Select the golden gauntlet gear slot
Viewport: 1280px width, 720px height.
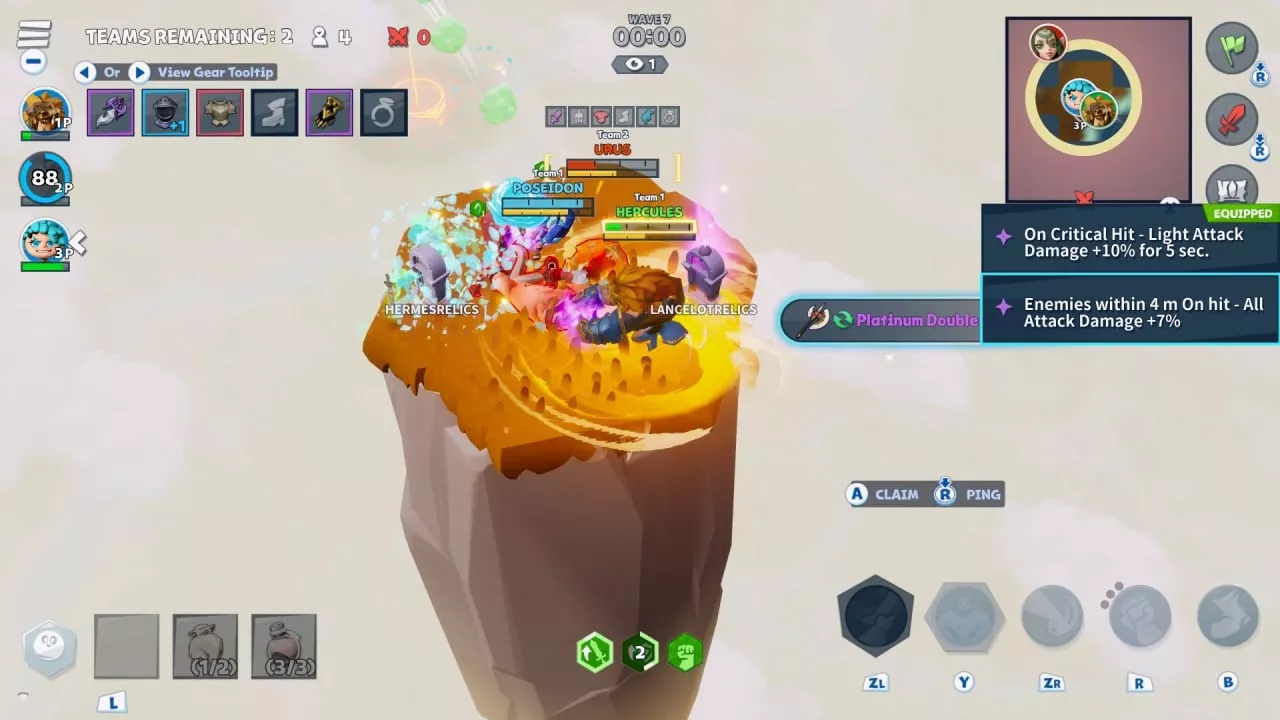(x=329, y=112)
